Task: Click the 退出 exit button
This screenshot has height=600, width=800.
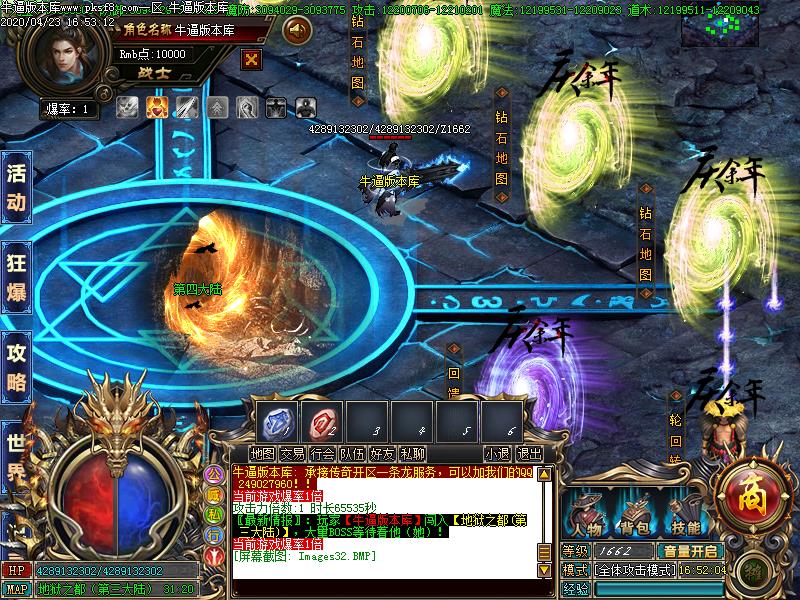Action: 530,453
